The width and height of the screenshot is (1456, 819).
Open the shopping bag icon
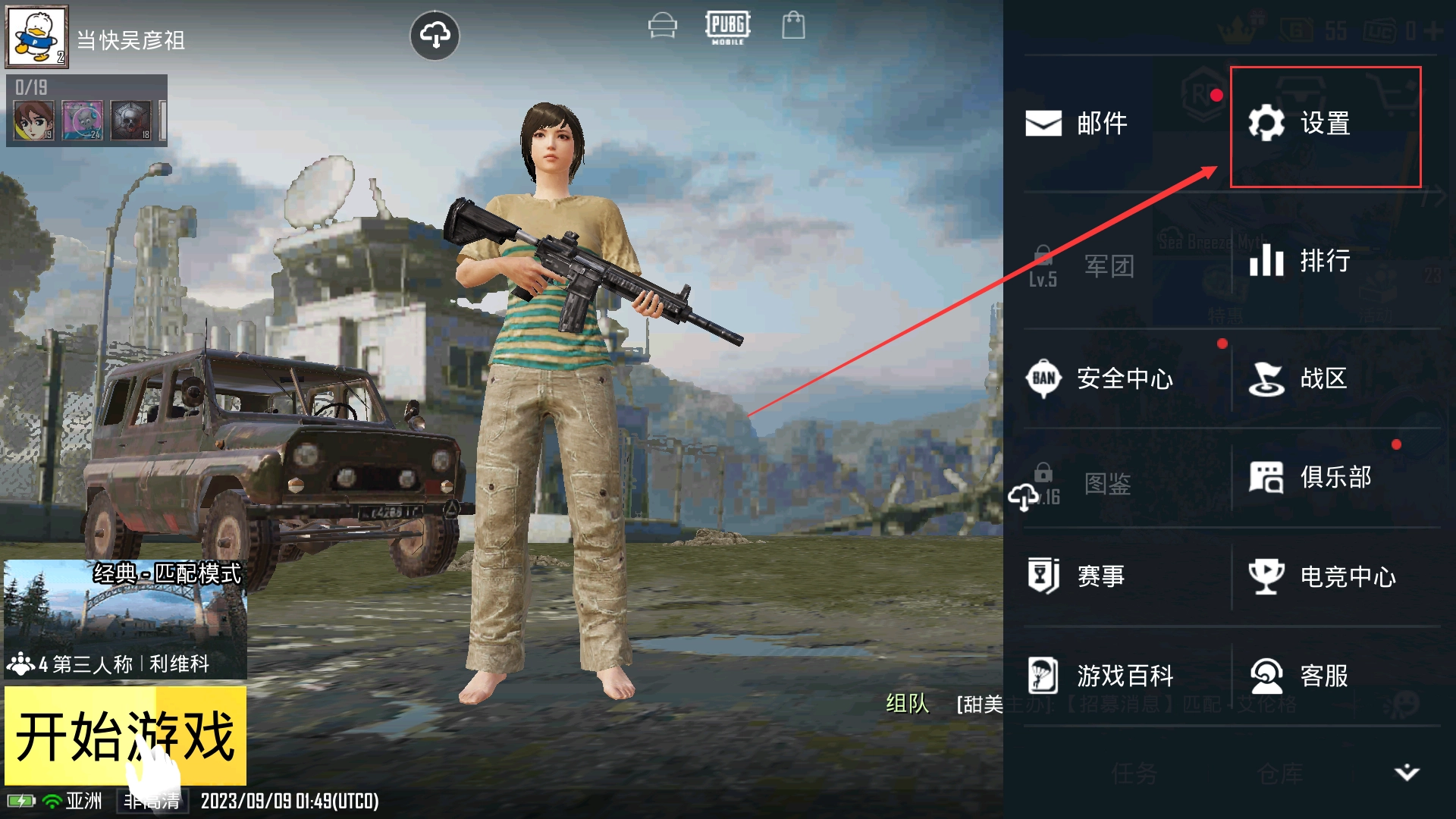(x=793, y=25)
